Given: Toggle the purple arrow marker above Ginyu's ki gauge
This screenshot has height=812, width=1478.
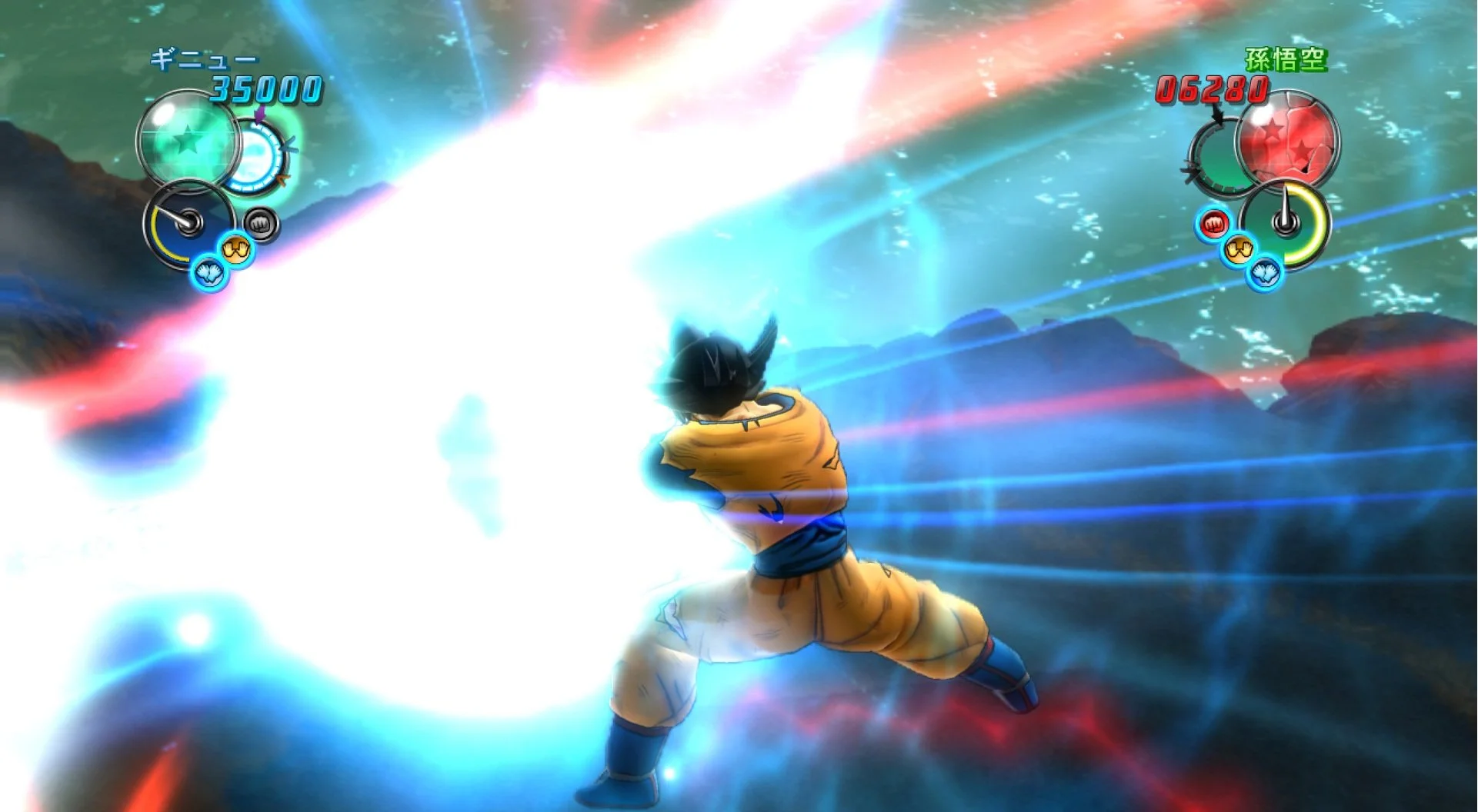Looking at the screenshot, I should pos(259,117).
